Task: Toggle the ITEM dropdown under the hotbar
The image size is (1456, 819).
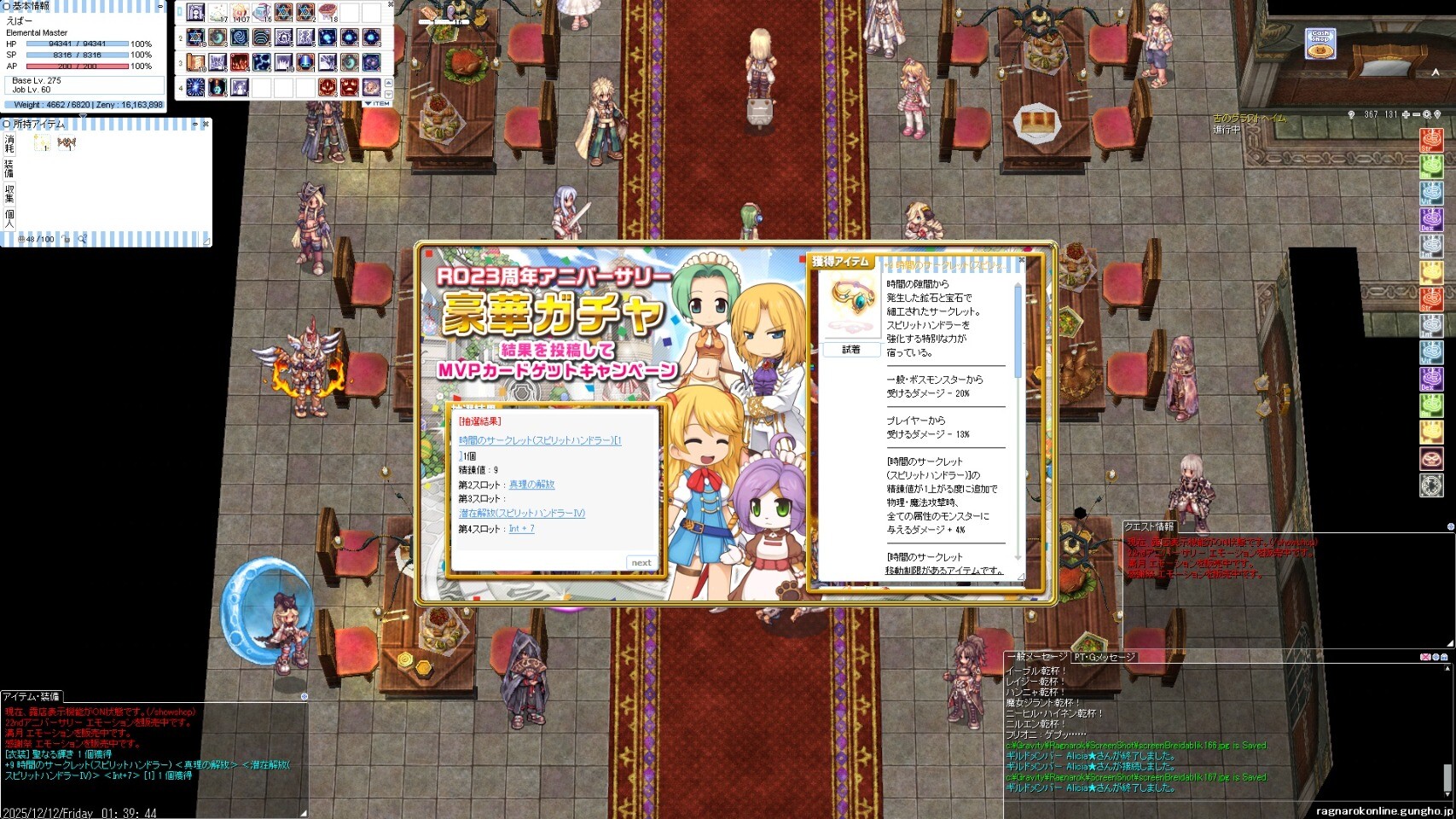Action: [x=377, y=103]
